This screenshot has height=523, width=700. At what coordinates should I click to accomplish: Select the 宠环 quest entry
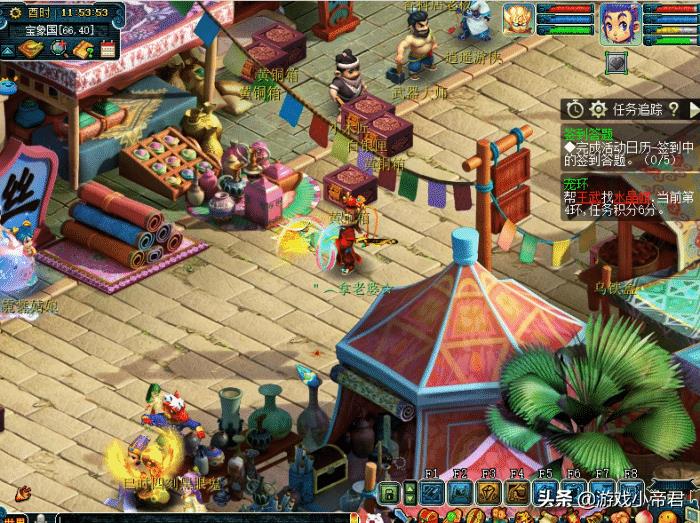pos(573,183)
